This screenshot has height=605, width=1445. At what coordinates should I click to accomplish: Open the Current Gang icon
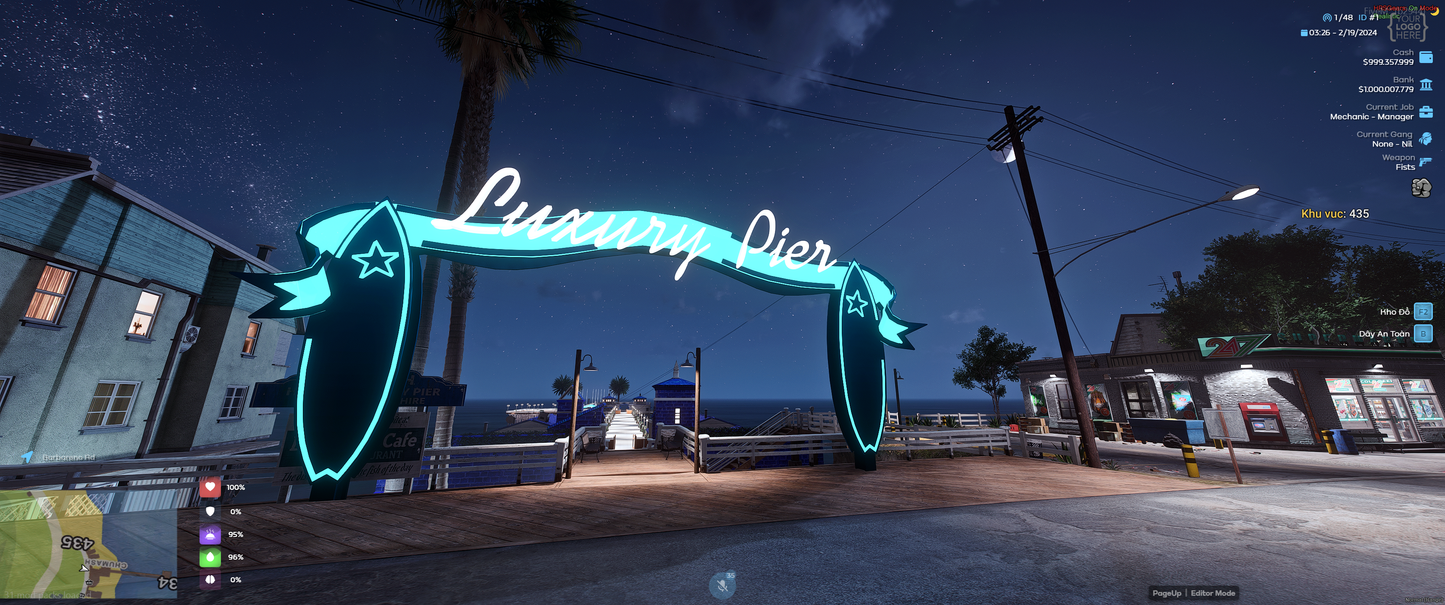pyautogui.click(x=1425, y=139)
